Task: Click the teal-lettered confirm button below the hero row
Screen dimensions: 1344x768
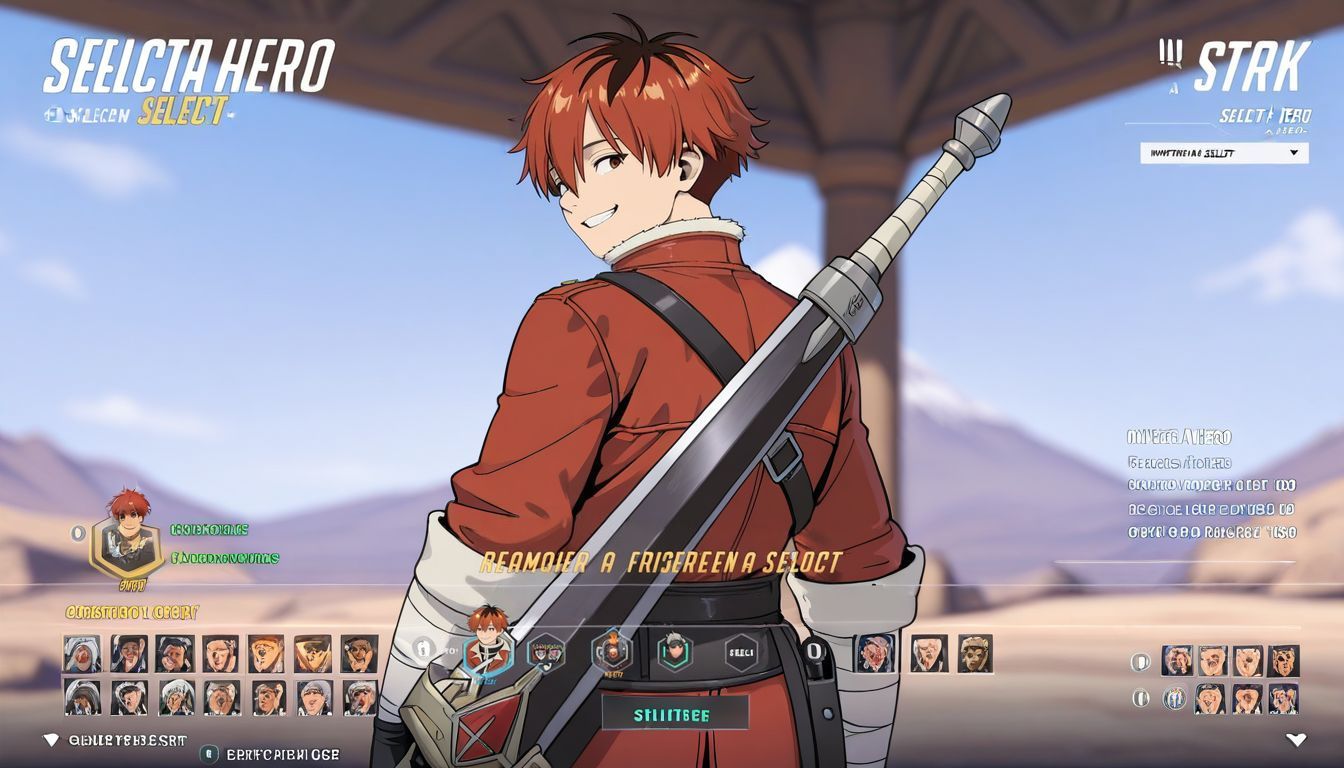Action: click(x=675, y=714)
